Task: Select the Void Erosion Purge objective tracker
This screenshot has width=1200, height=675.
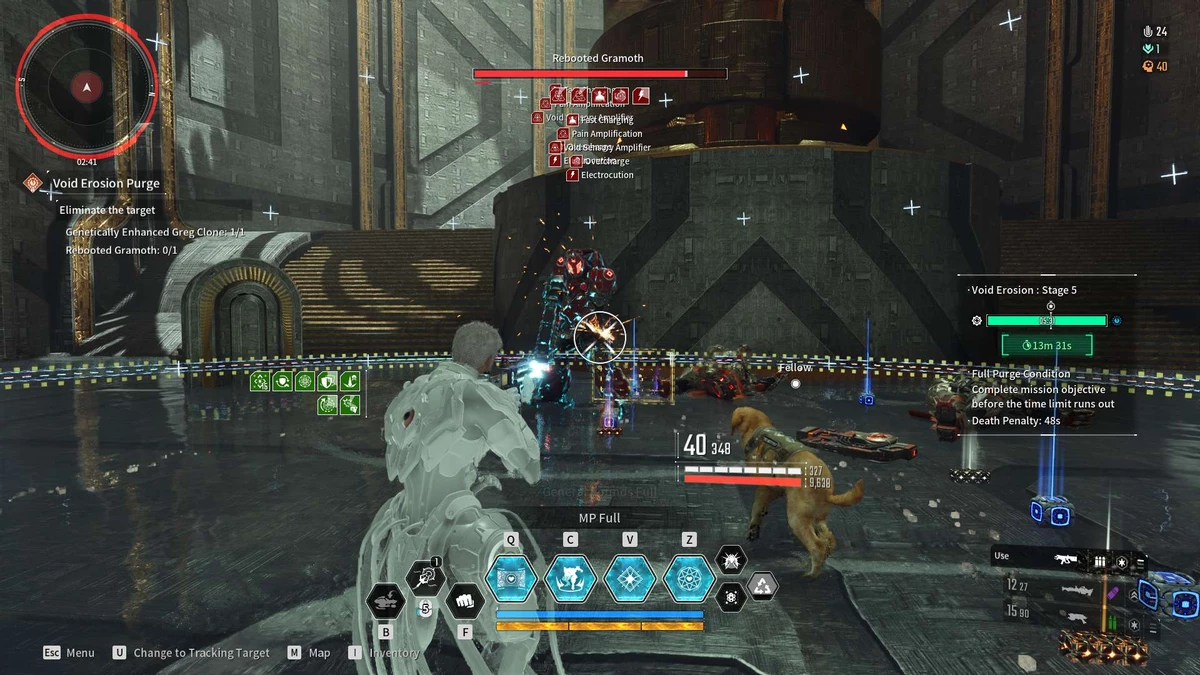Action: [x=106, y=184]
